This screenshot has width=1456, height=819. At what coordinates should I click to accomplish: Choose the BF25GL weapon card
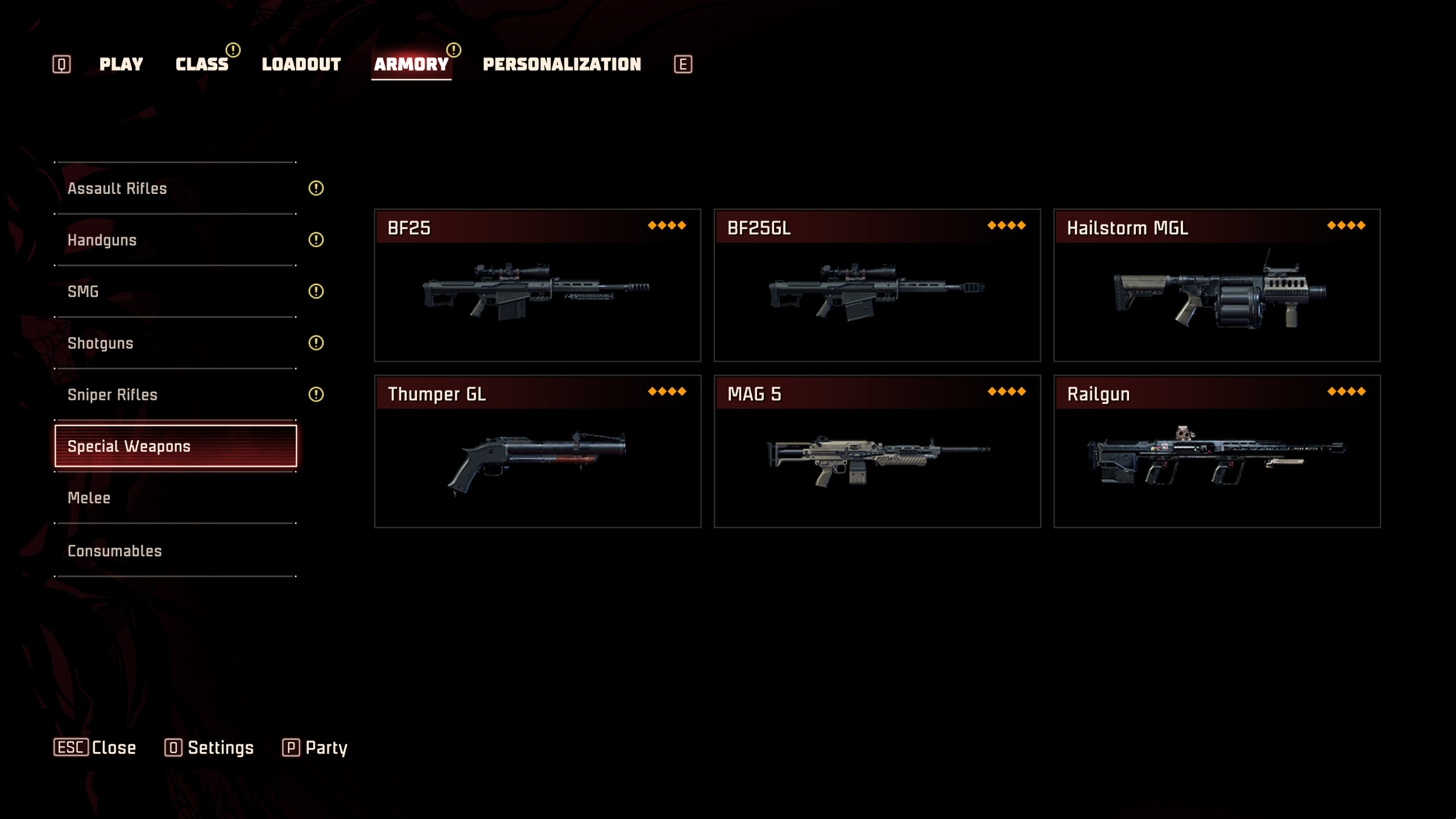click(x=877, y=286)
